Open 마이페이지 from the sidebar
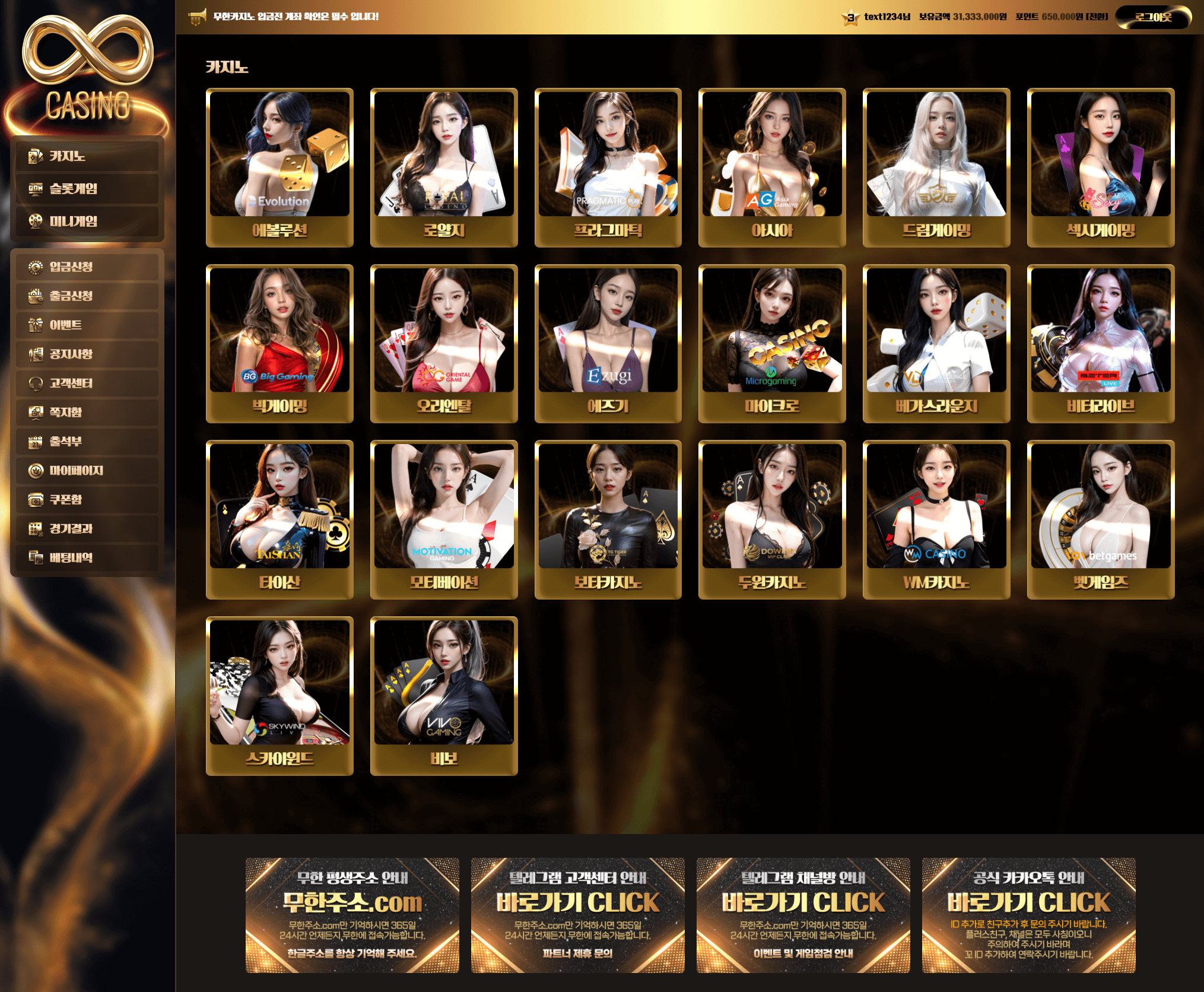 pos(87,470)
